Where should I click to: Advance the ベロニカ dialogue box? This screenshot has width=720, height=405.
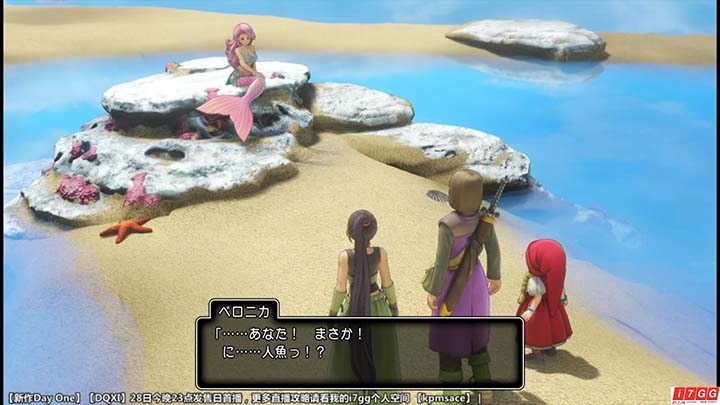[359, 352]
